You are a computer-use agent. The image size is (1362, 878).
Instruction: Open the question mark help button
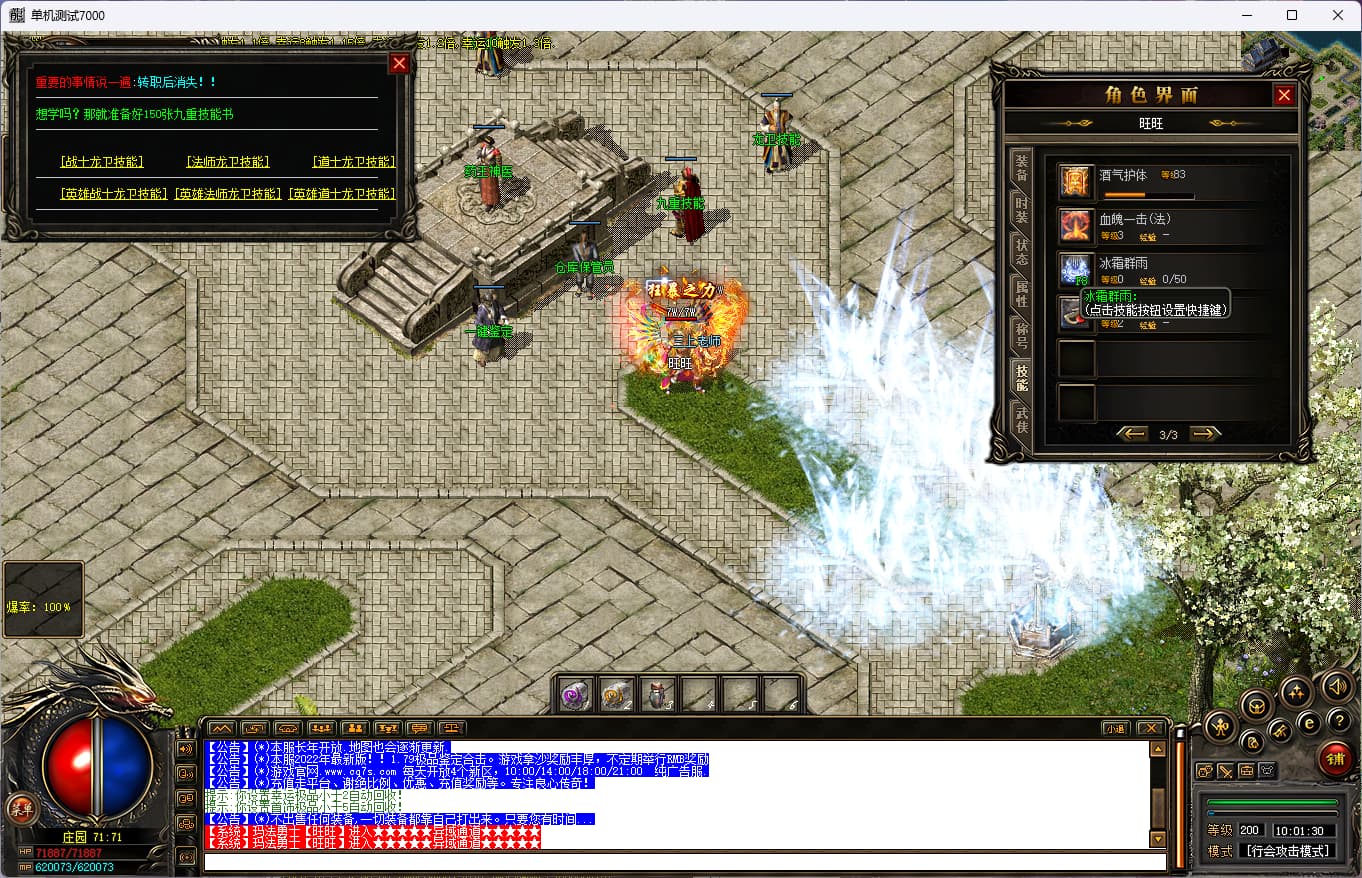tap(1337, 721)
